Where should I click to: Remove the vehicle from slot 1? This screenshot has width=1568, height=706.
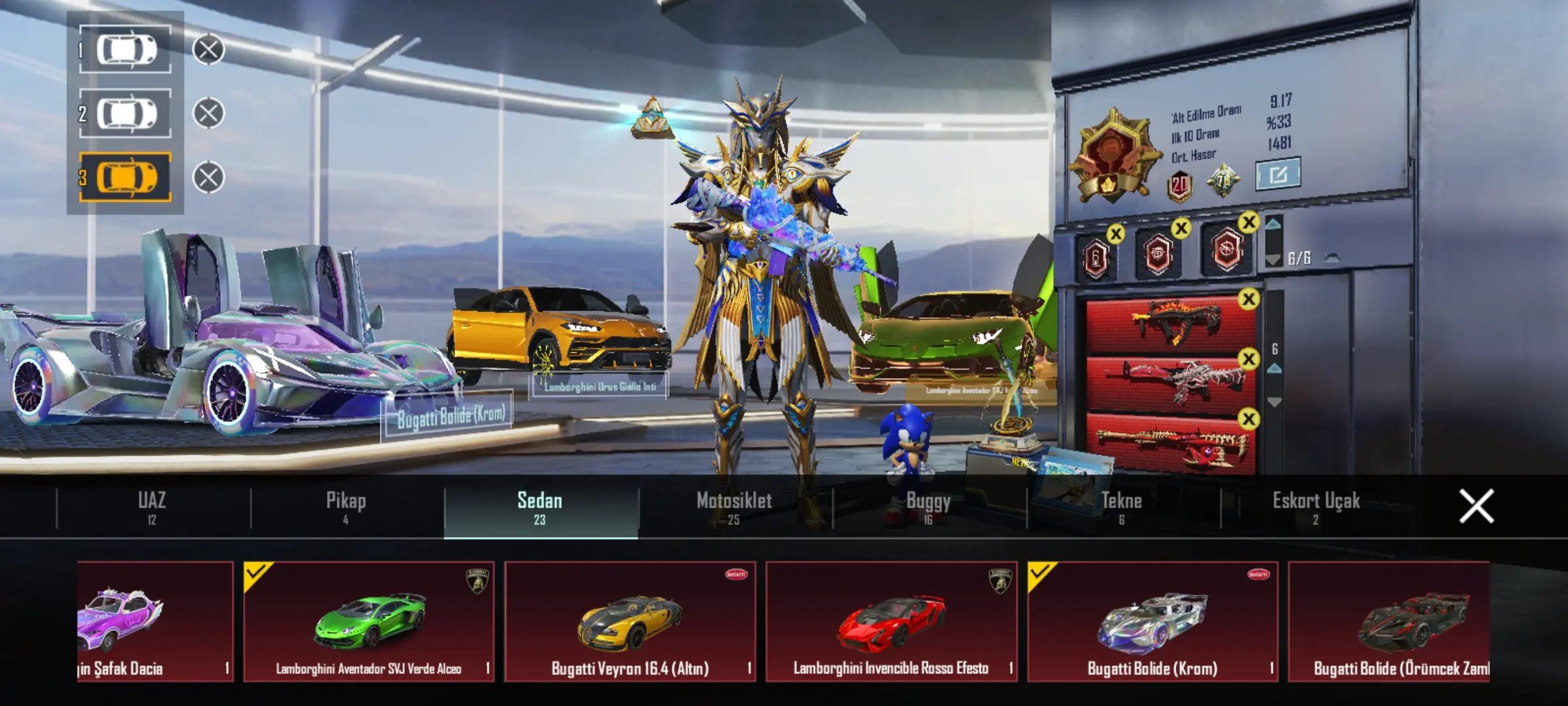[208, 50]
